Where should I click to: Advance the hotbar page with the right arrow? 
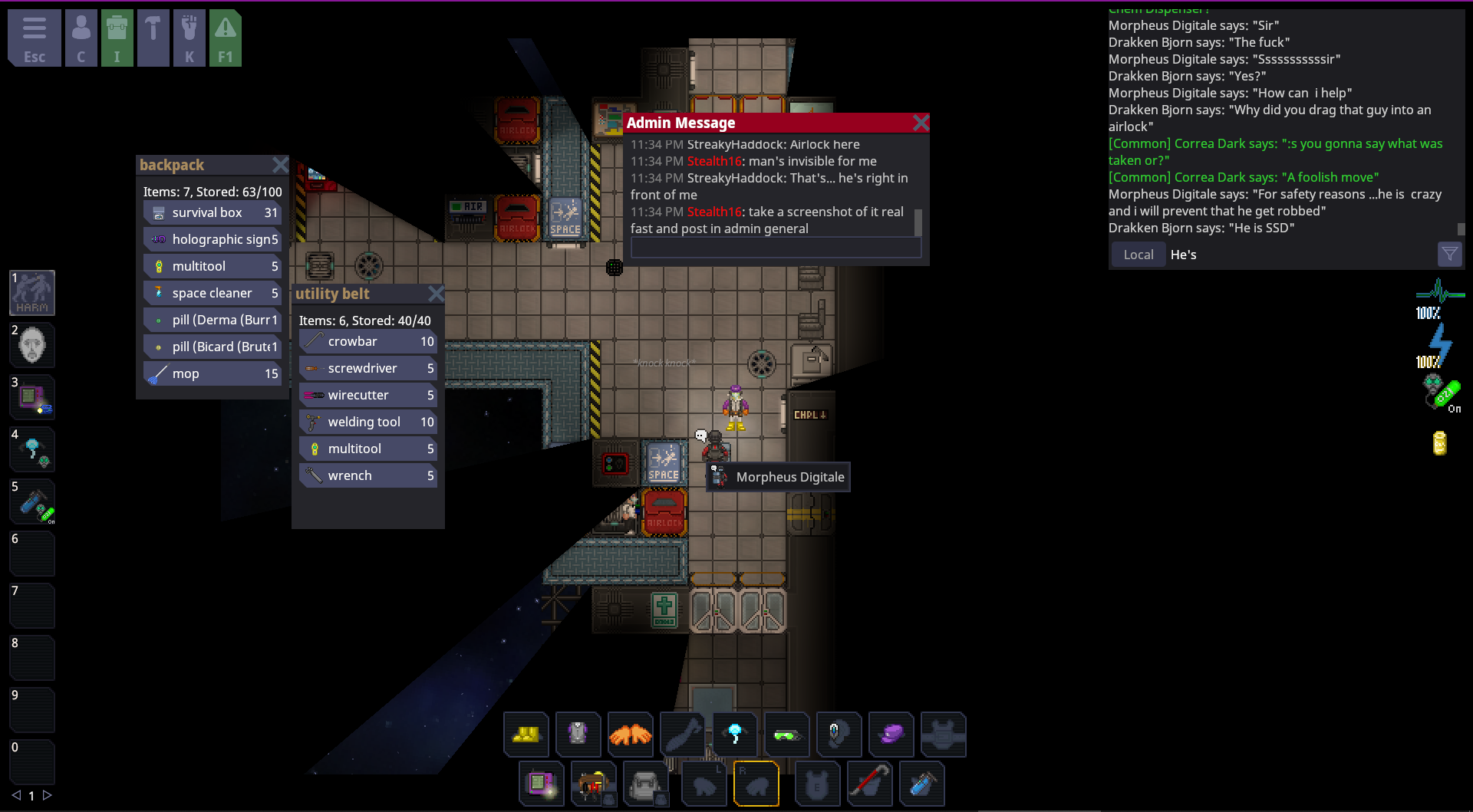point(48,796)
